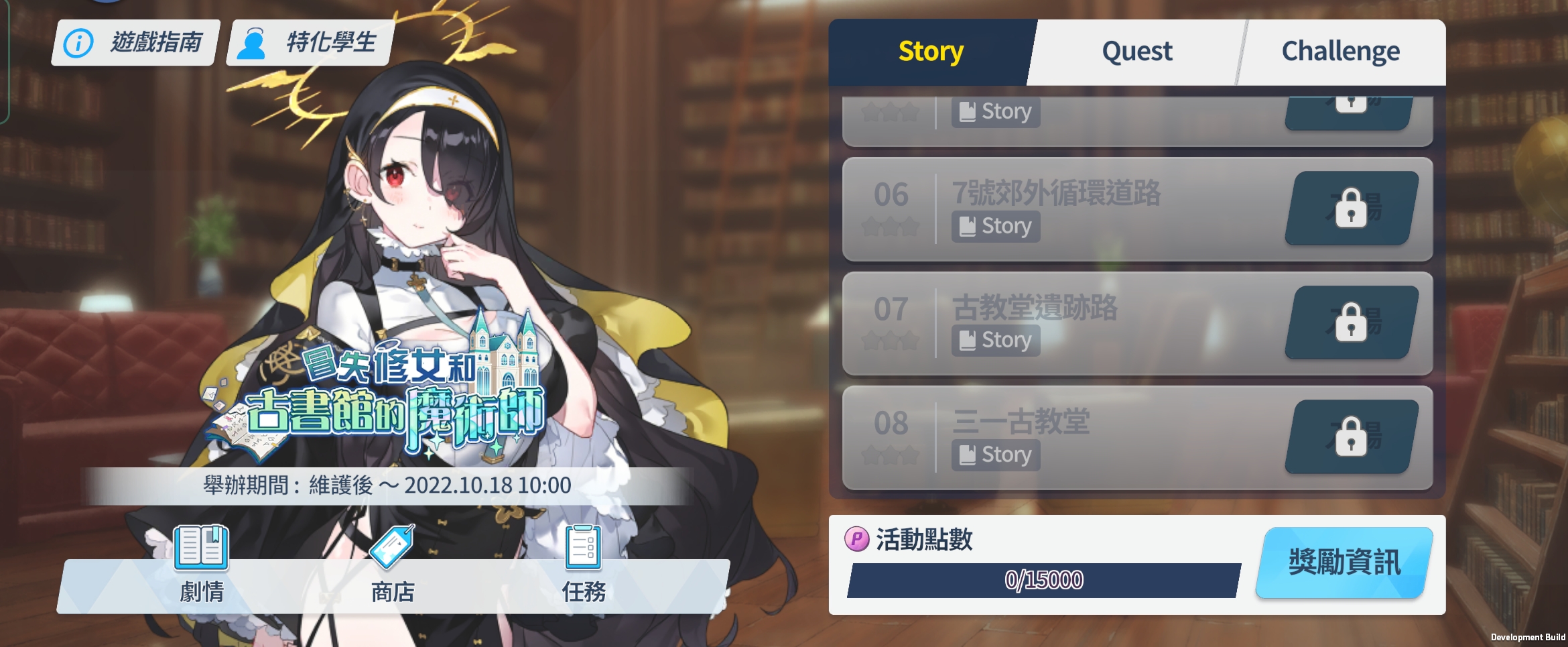
Task: Open the 遊戲指南 game guide
Action: click(x=135, y=43)
